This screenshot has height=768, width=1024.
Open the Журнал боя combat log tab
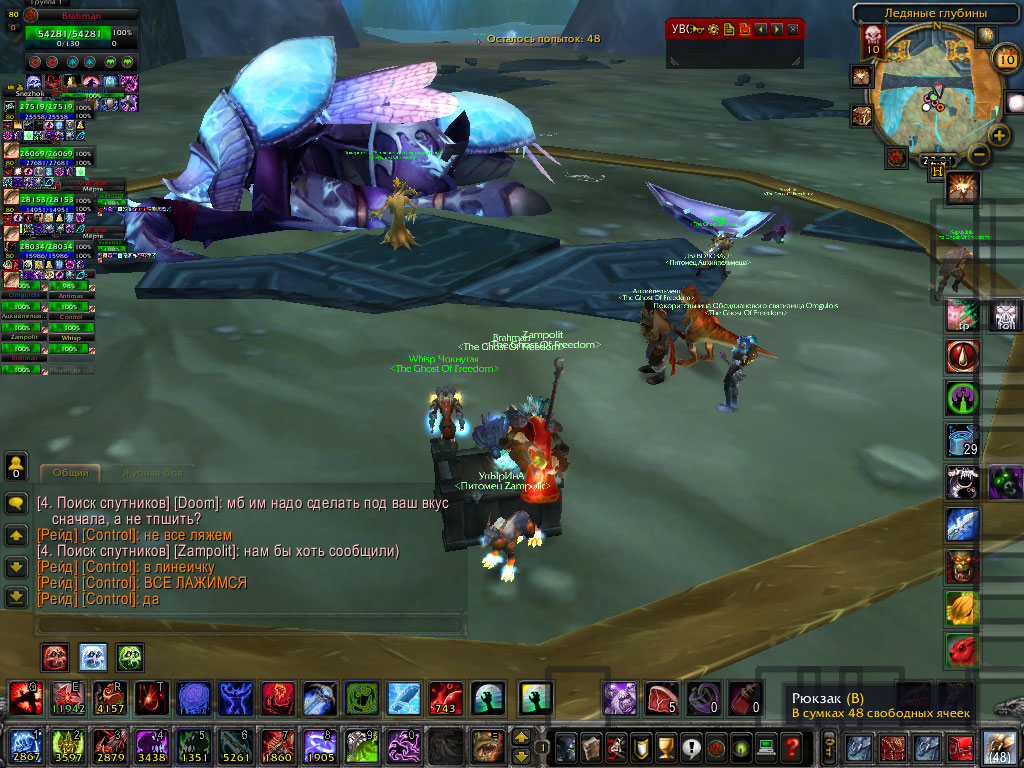point(153,472)
